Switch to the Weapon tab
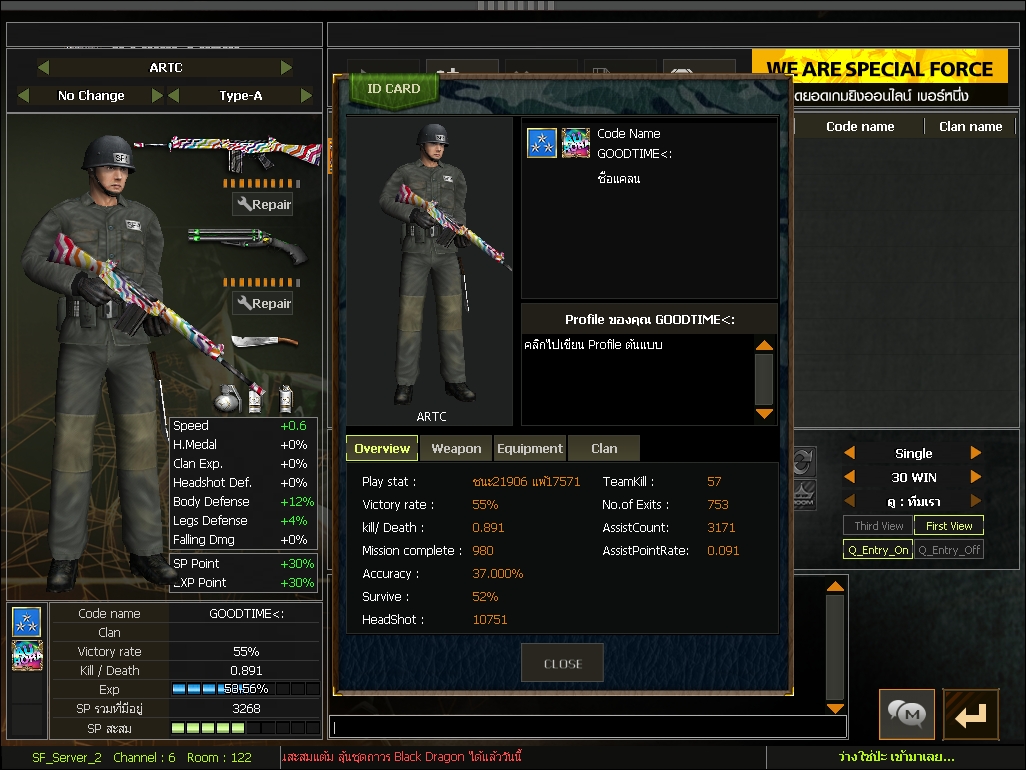 (x=456, y=449)
